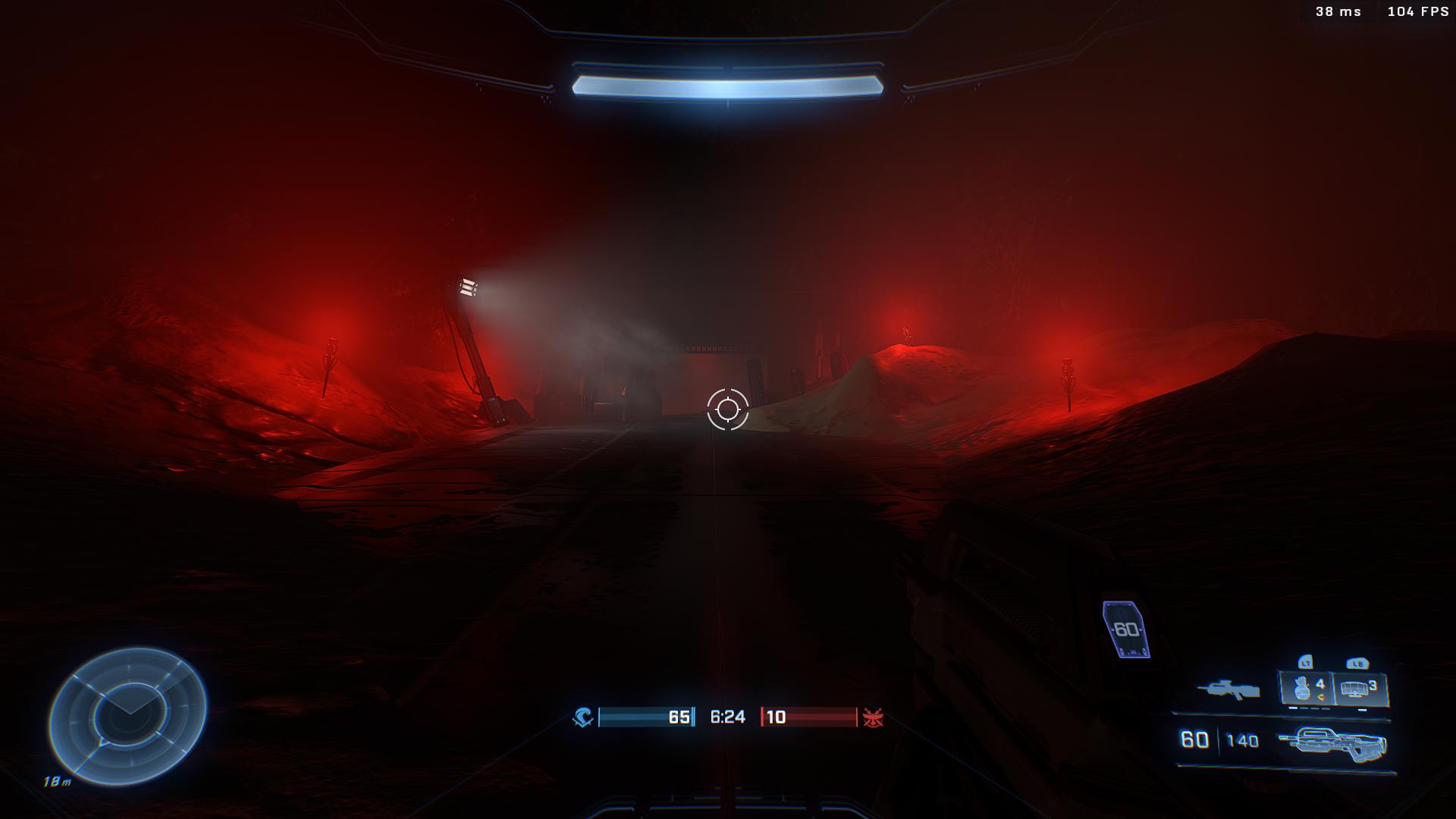Click the blue team wave emblem
Screen dimensions: 1456x819
[x=582, y=717]
